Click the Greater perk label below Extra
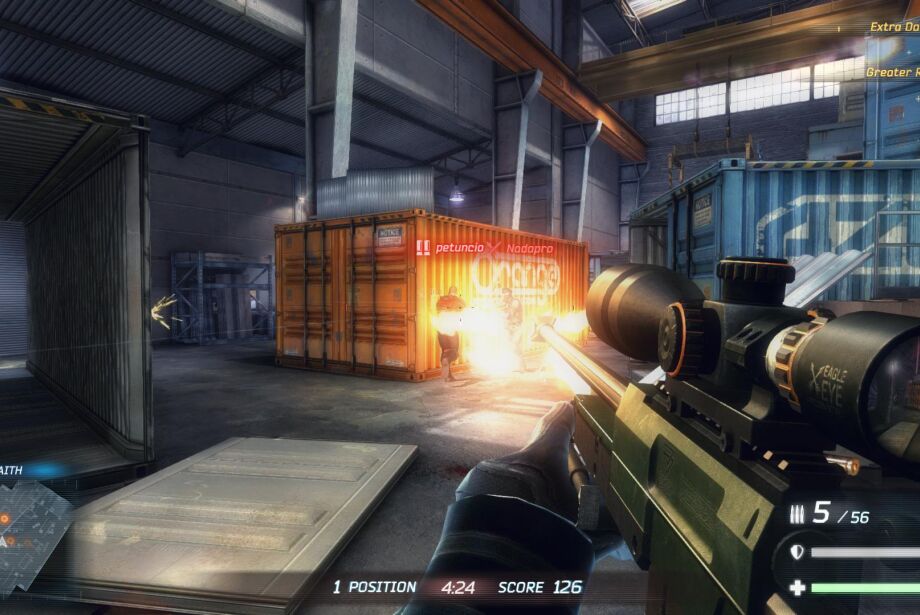This screenshot has height=615, width=920. point(891,72)
